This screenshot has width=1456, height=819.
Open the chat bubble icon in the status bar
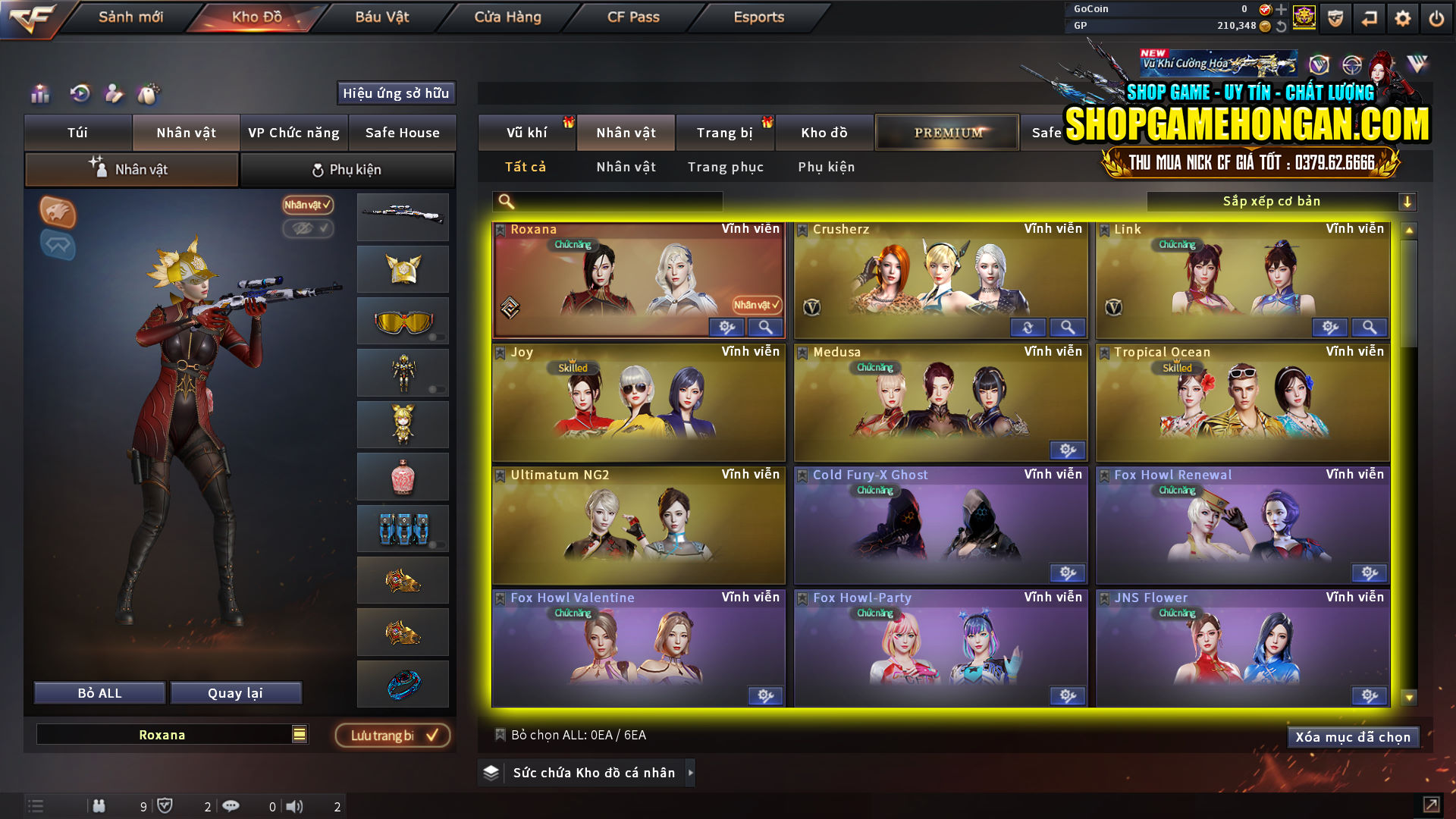click(231, 806)
